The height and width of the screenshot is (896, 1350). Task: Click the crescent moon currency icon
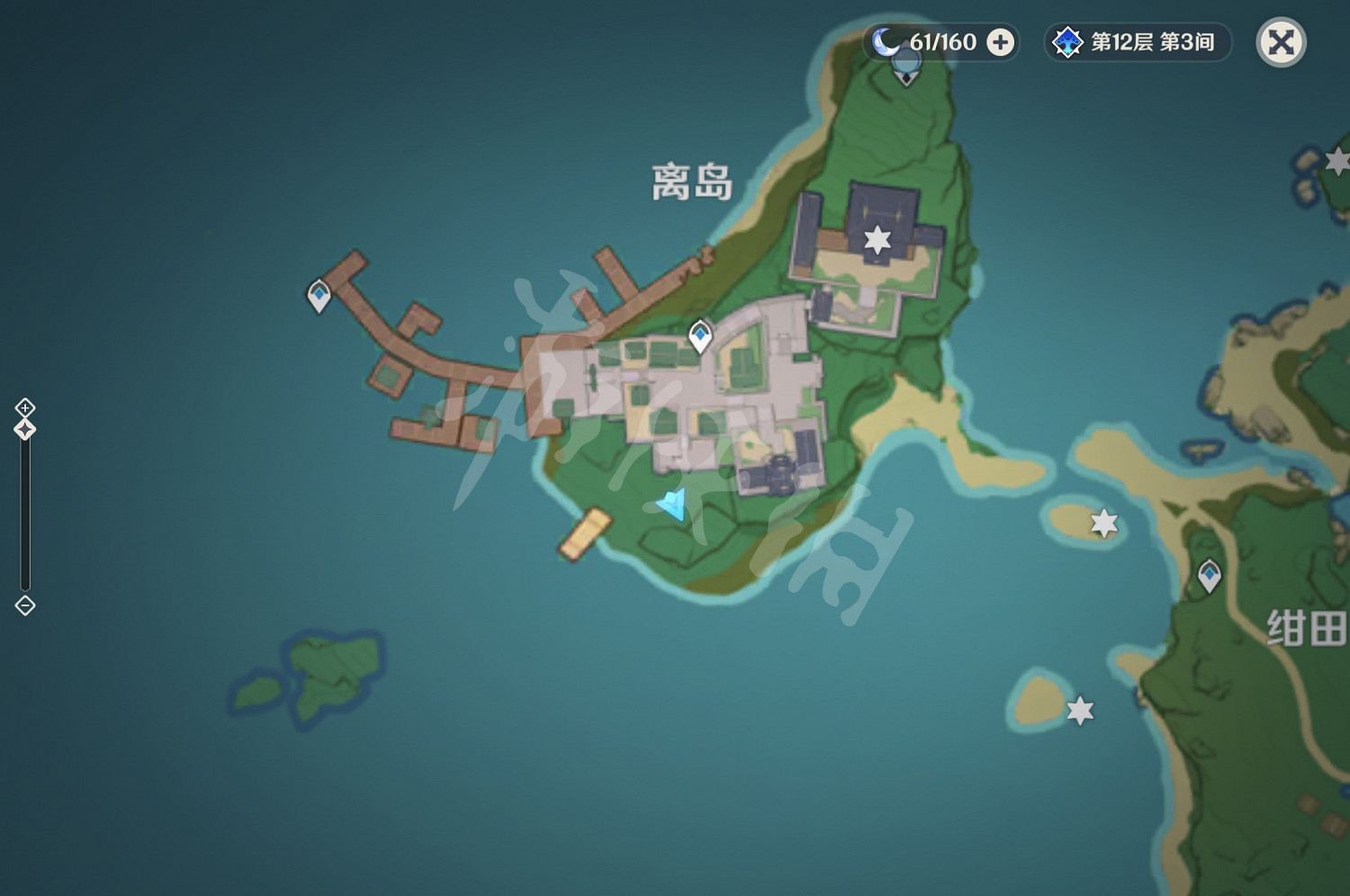[x=886, y=40]
